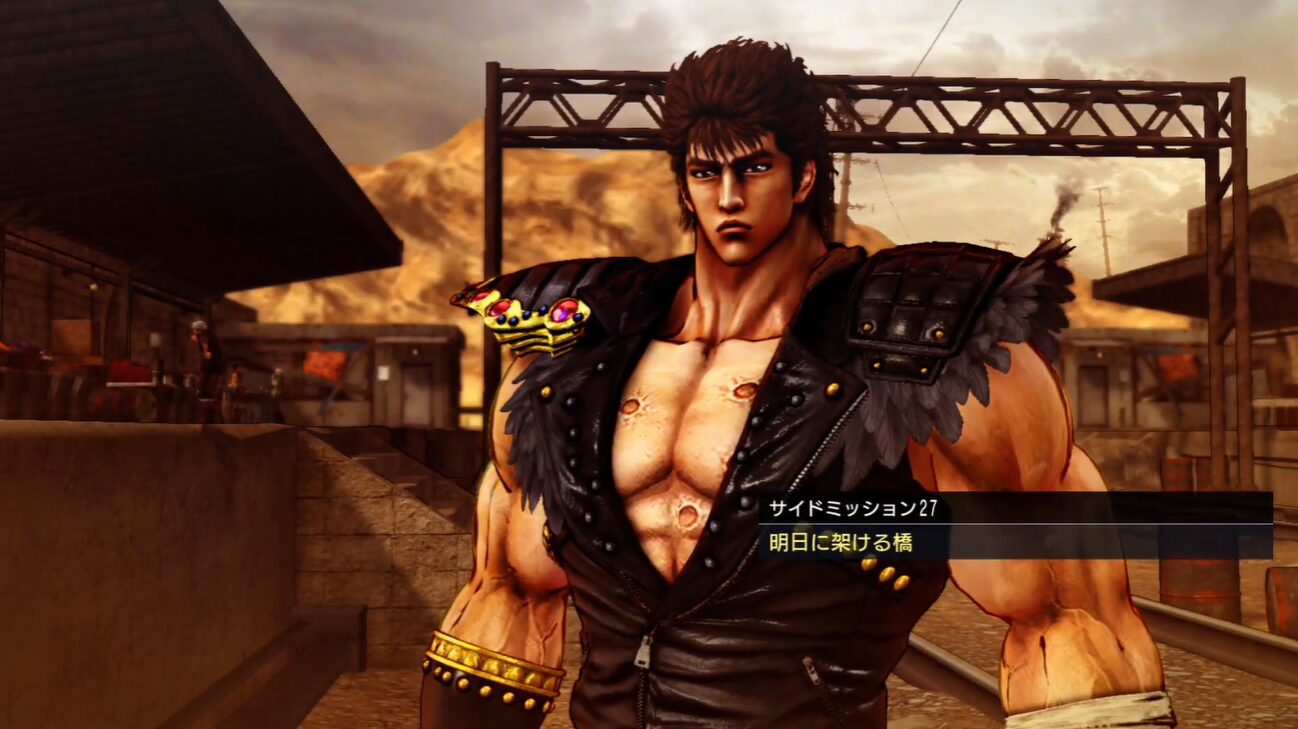The height and width of the screenshot is (729, 1298).
Task: Select the spiked shoulder pauldron with jewels
Action: tap(533, 315)
